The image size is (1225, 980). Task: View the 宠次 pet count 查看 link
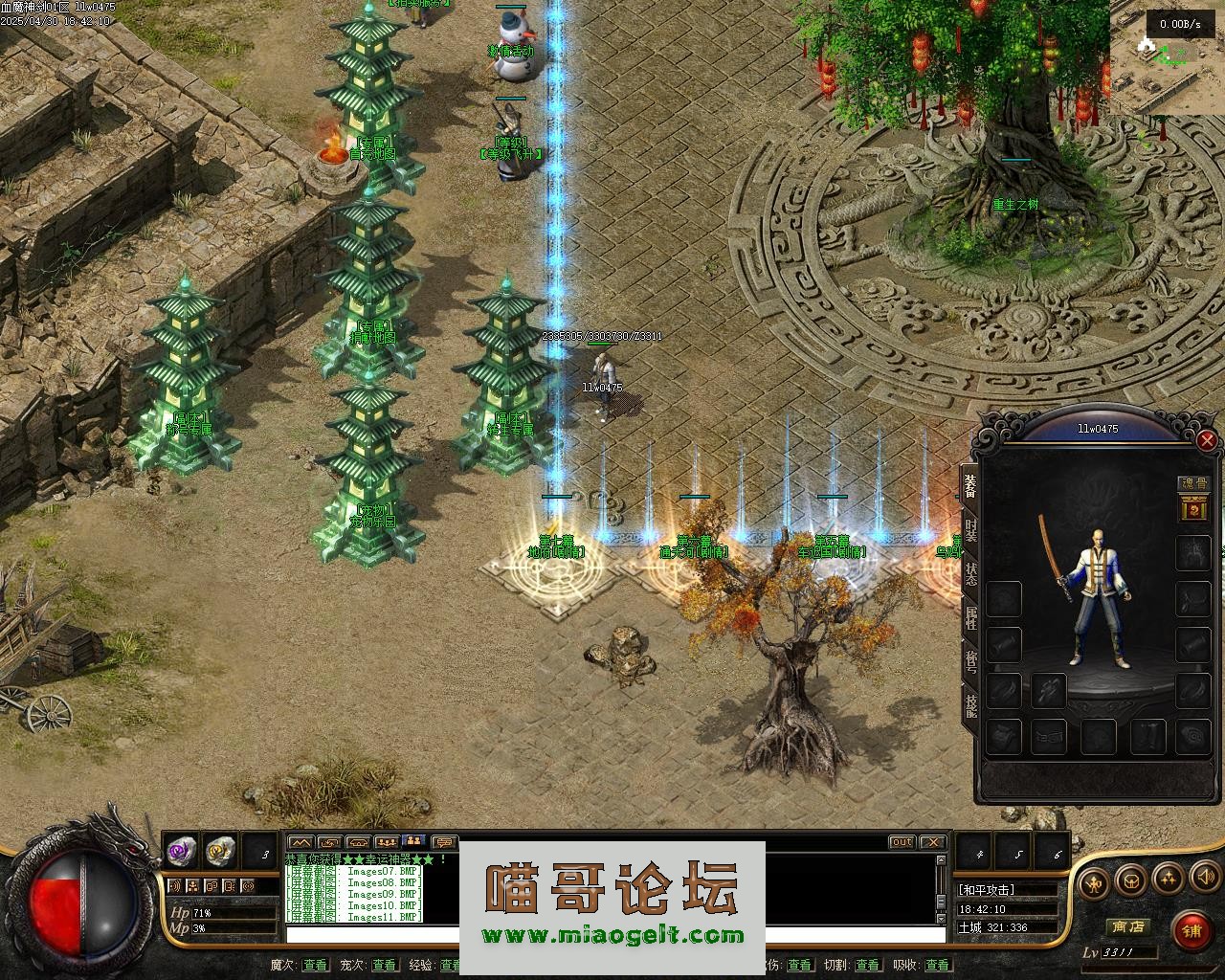tap(384, 965)
